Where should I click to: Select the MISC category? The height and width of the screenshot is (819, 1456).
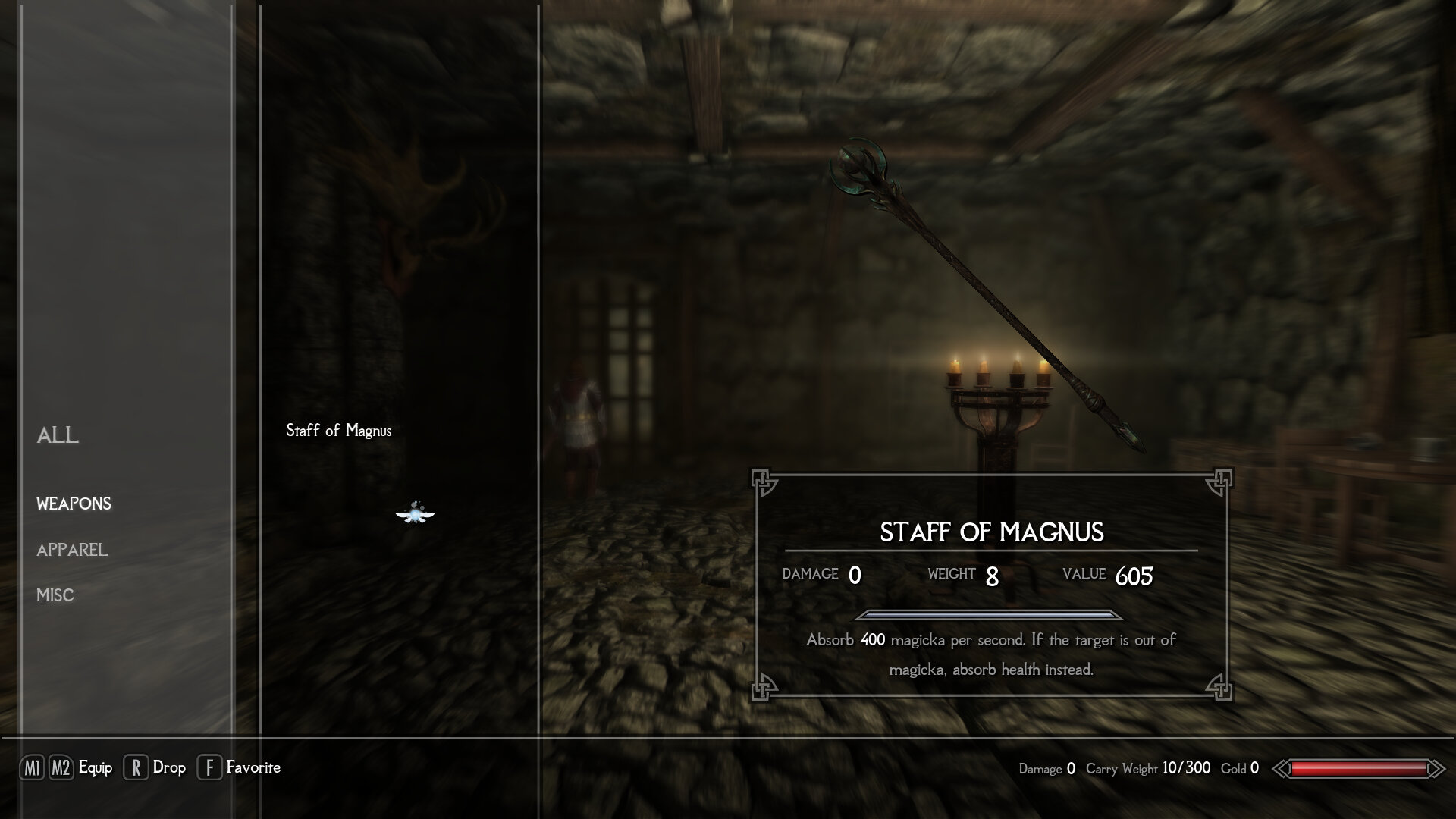[x=55, y=595]
